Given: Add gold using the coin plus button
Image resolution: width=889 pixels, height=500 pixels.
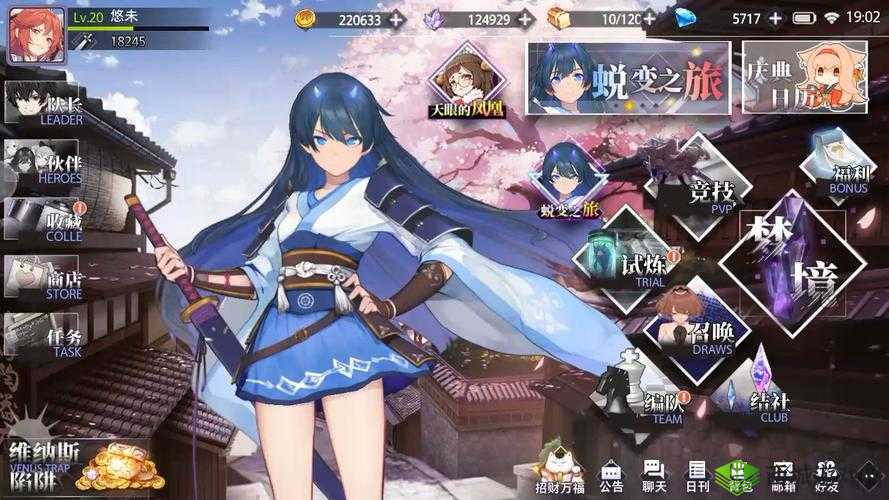Looking at the screenshot, I should 397,19.
